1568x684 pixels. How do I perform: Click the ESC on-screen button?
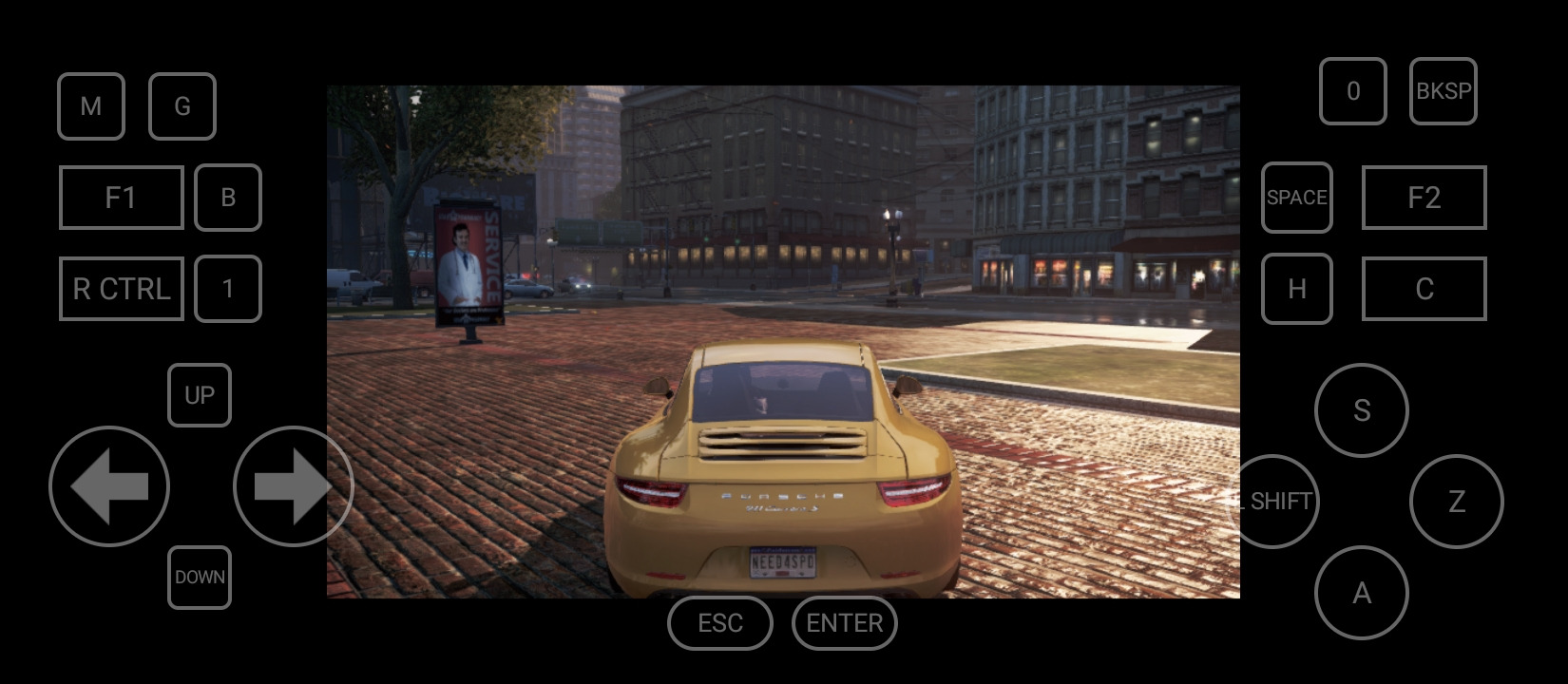tap(720, 623)
